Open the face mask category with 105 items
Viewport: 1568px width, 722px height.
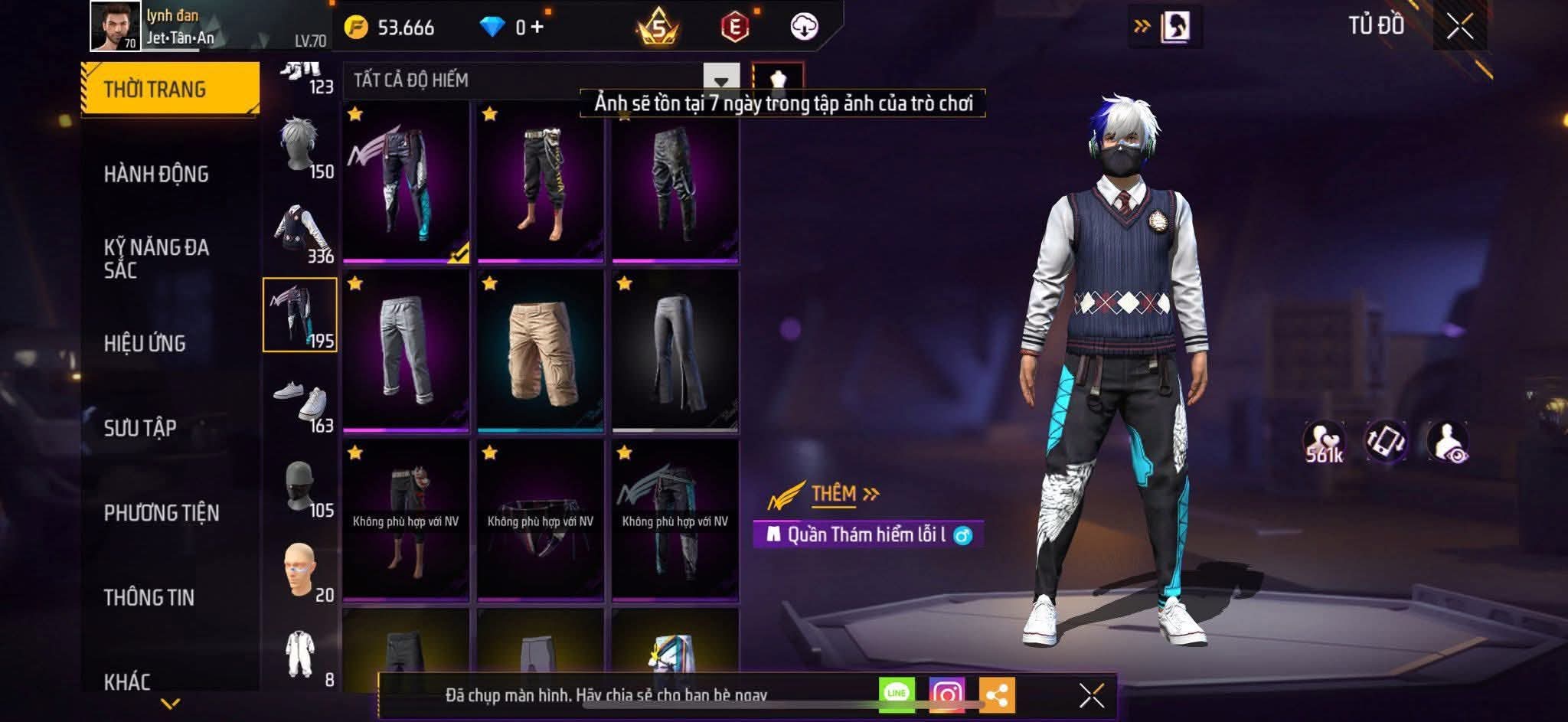(x=300, y=486)
